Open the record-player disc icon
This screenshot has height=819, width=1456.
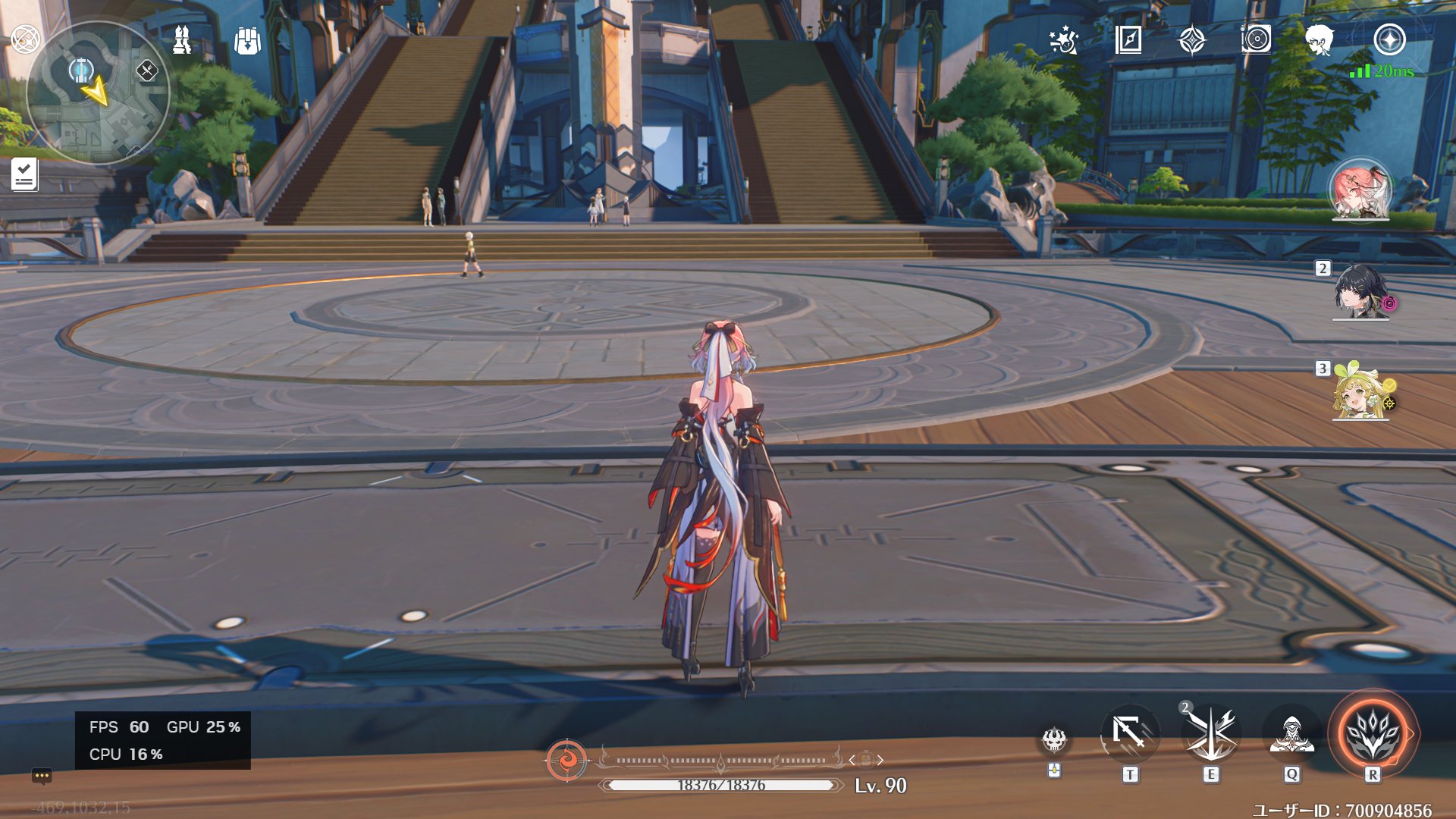click(x=1256, y=39)
